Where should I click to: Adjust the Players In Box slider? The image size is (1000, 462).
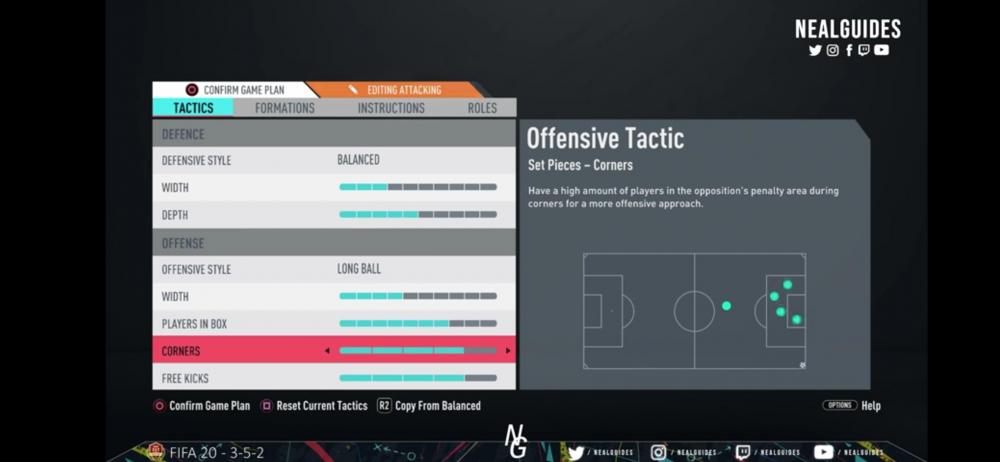click(418, 324)
